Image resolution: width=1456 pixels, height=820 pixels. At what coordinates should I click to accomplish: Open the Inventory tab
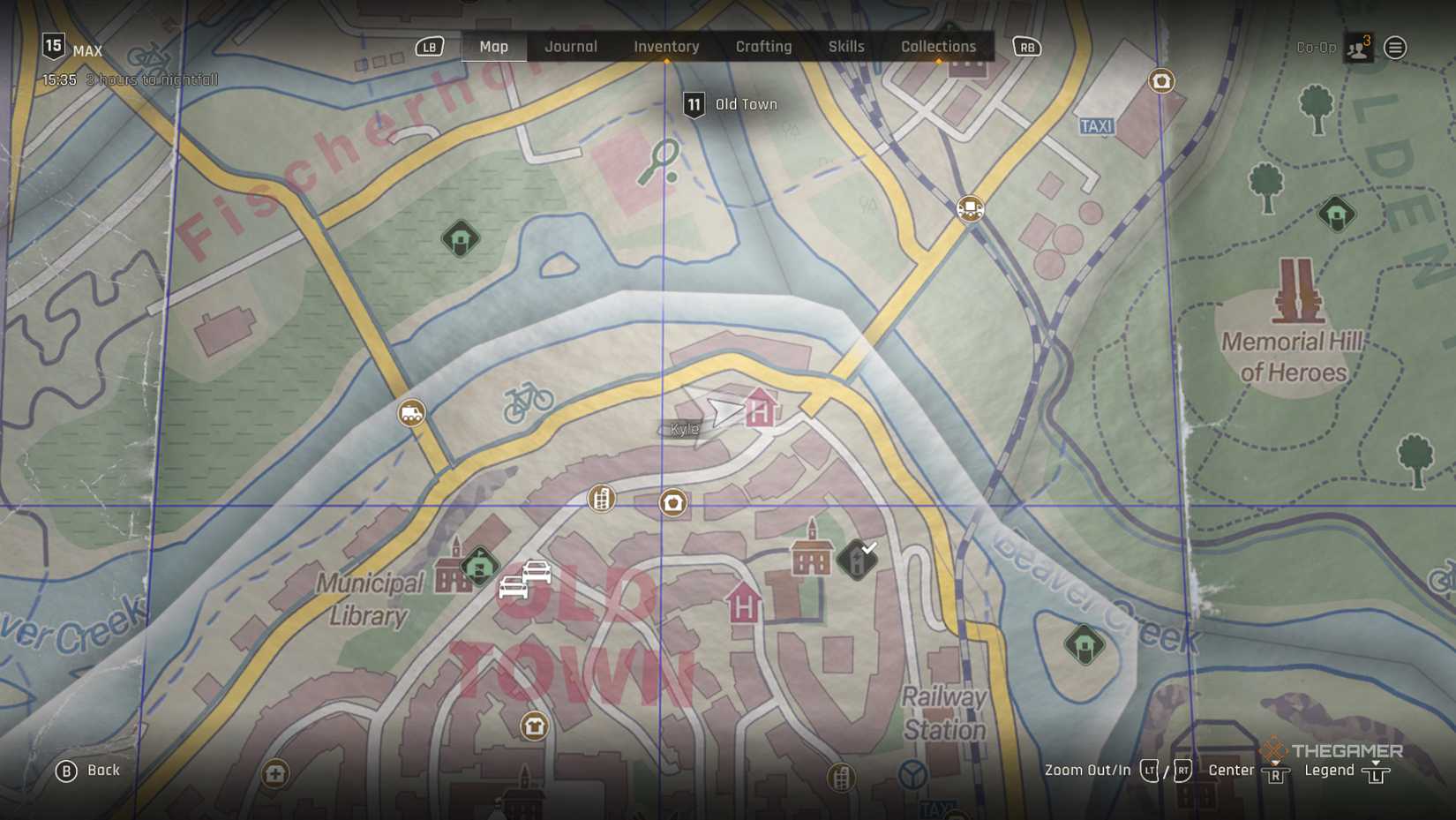click(666, 47)
